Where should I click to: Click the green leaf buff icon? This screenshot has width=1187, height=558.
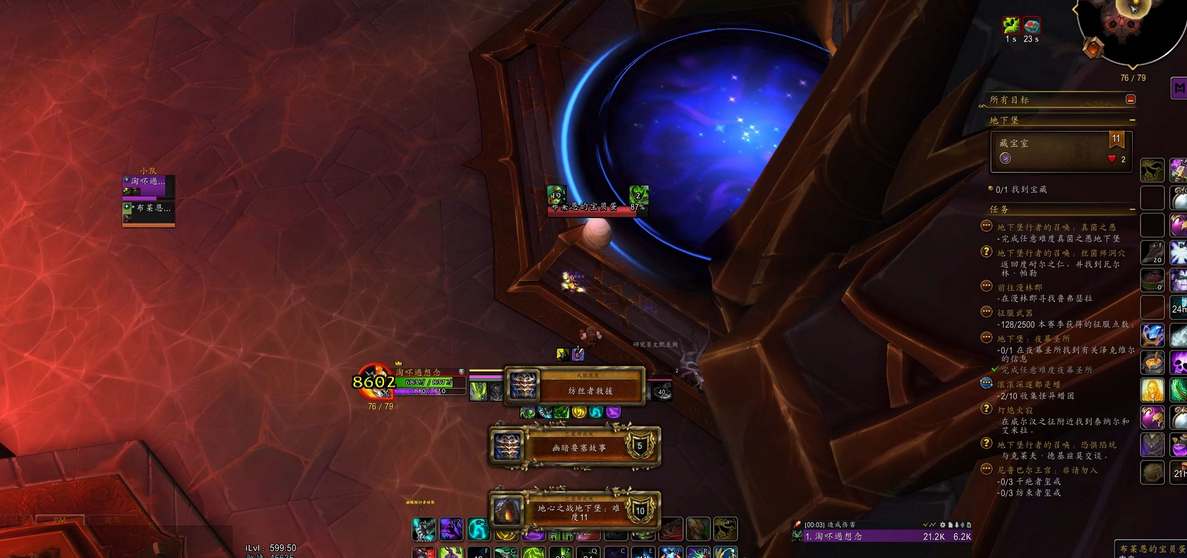pyautogui.click(x=1011, y=26)
